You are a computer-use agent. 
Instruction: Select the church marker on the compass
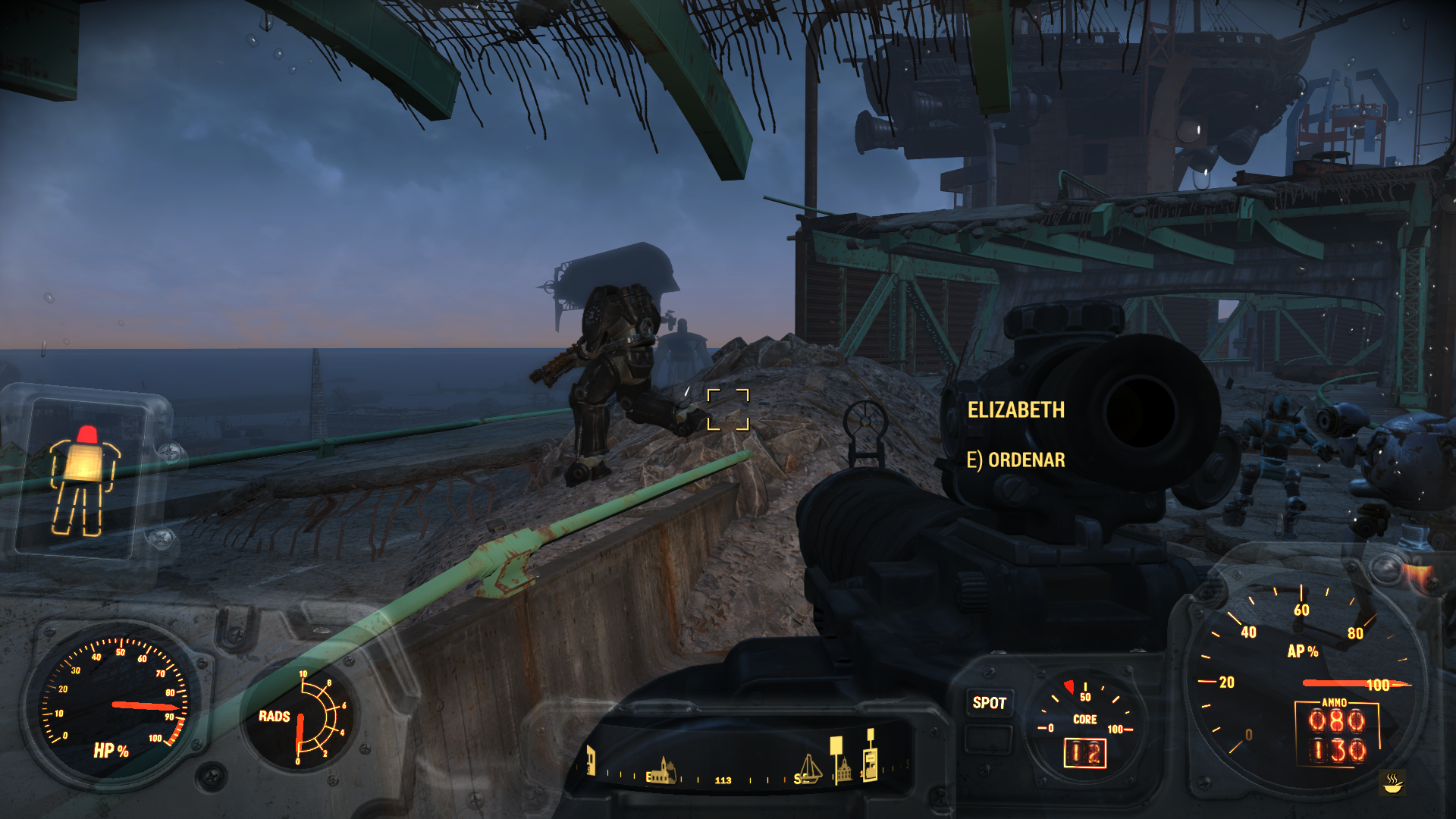(662, 770)
